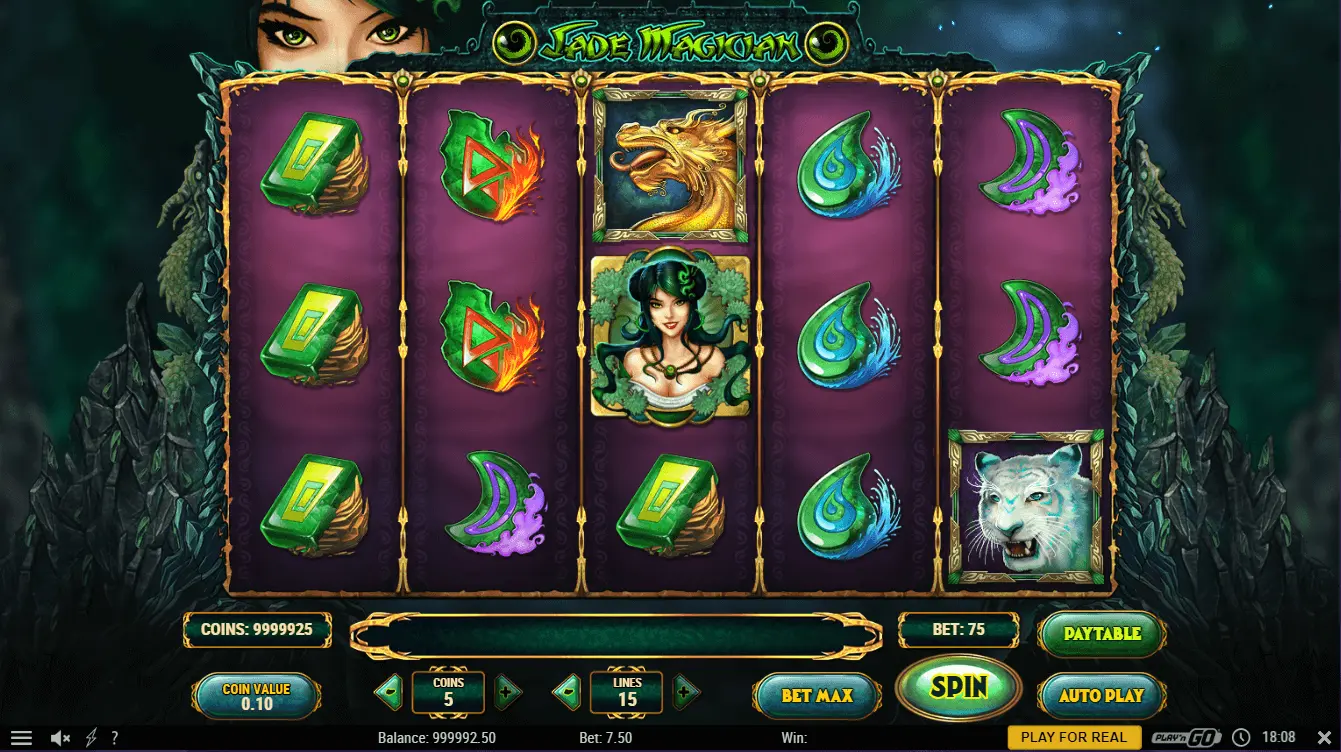1341x752 pixels.
Task: Increase the number of lines
Action: [x=685, y=690]
